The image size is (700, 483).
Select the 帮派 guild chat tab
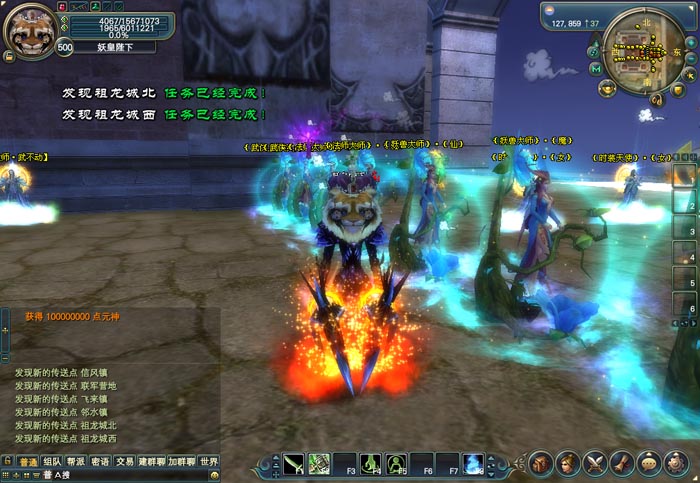(x=76, y=461)
